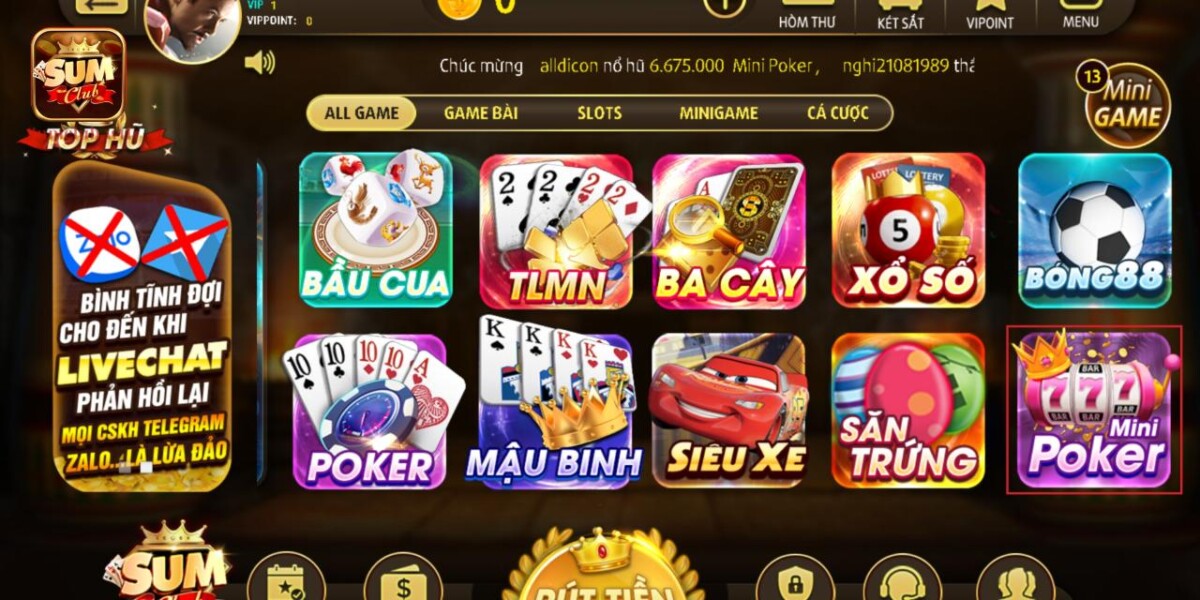Open the Mini Poker slot tile
1200x600 pixels.
point(1095,409)
